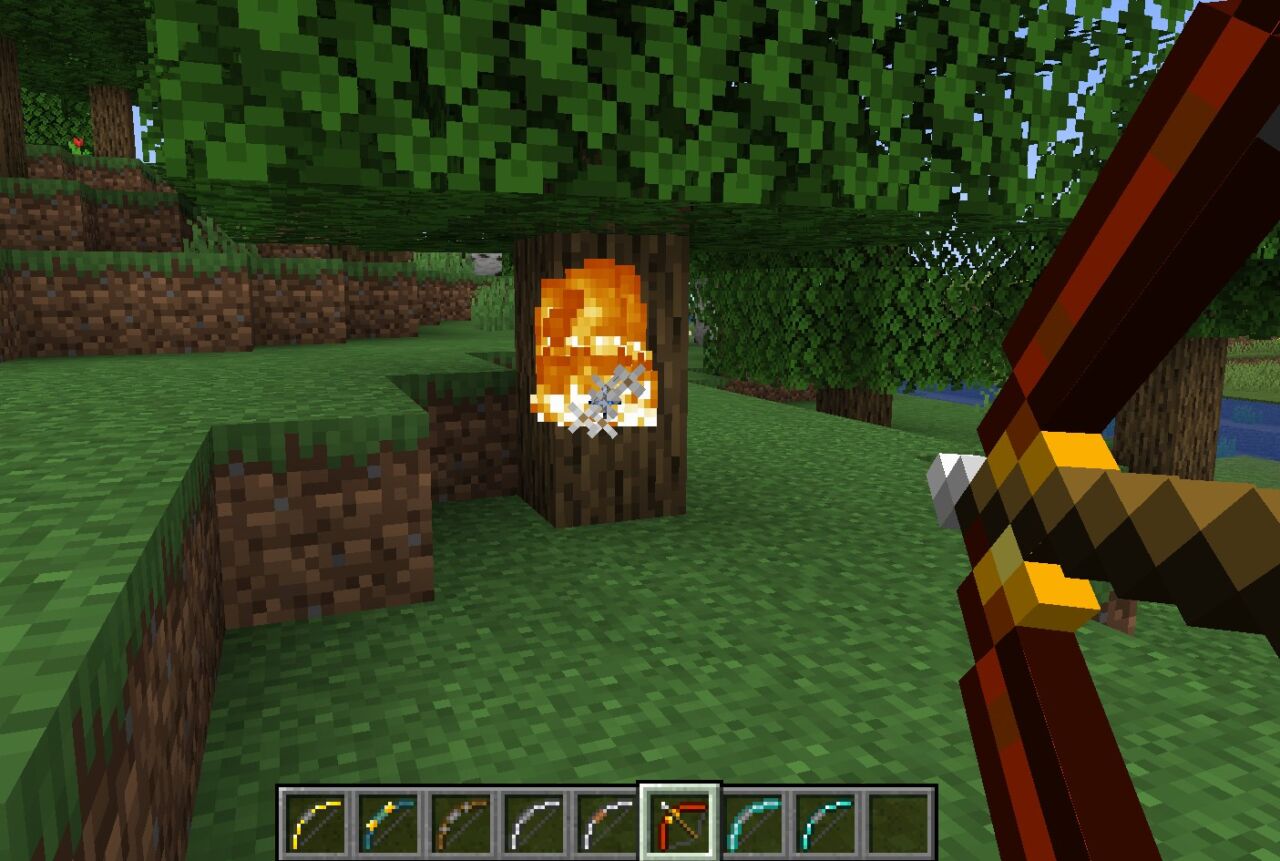Click the highlighted red bow slot
The image size is (1280, 861).
679,822
